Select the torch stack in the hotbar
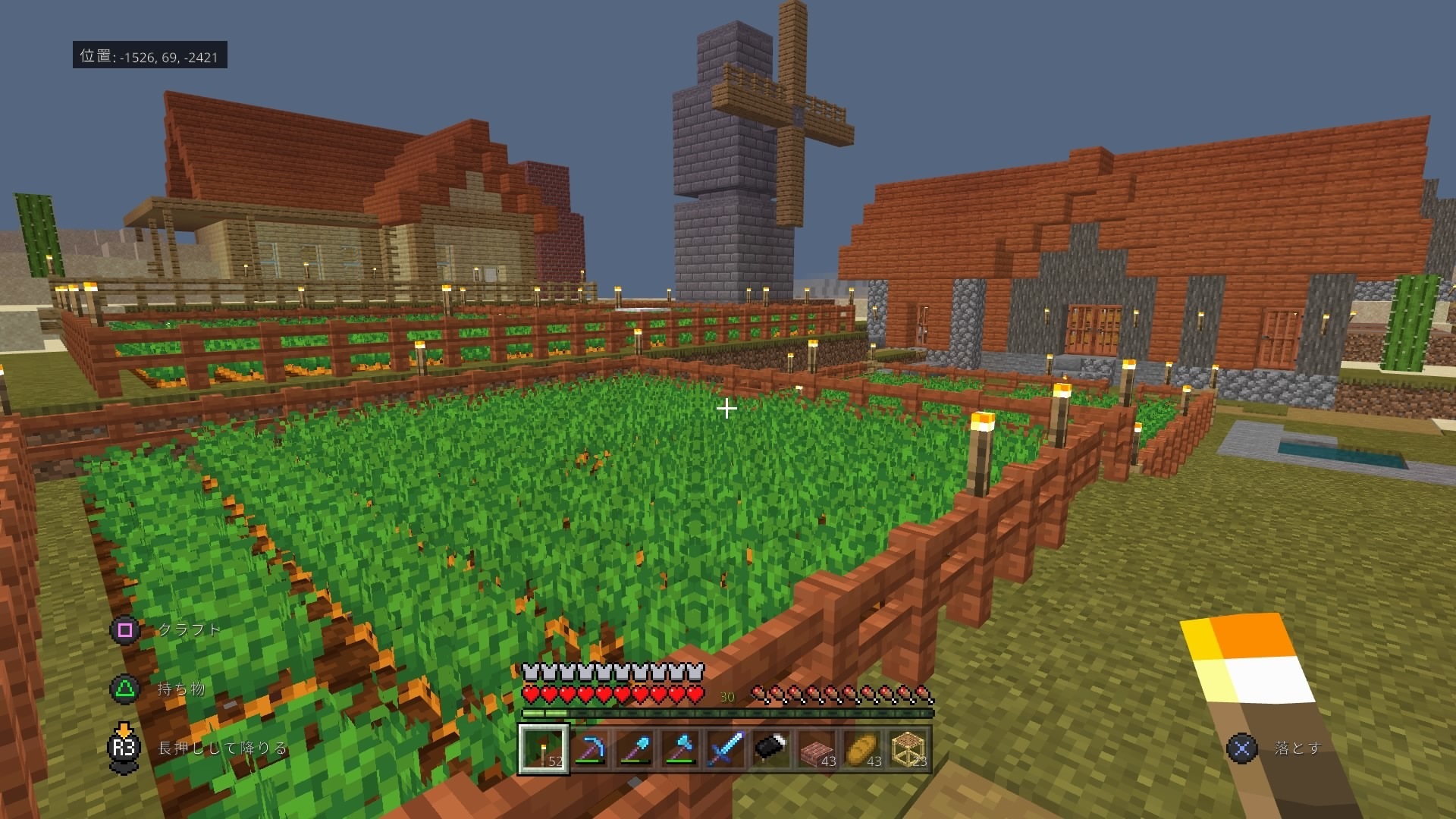This screenshot has height=819, width=1456. point(543,748)
